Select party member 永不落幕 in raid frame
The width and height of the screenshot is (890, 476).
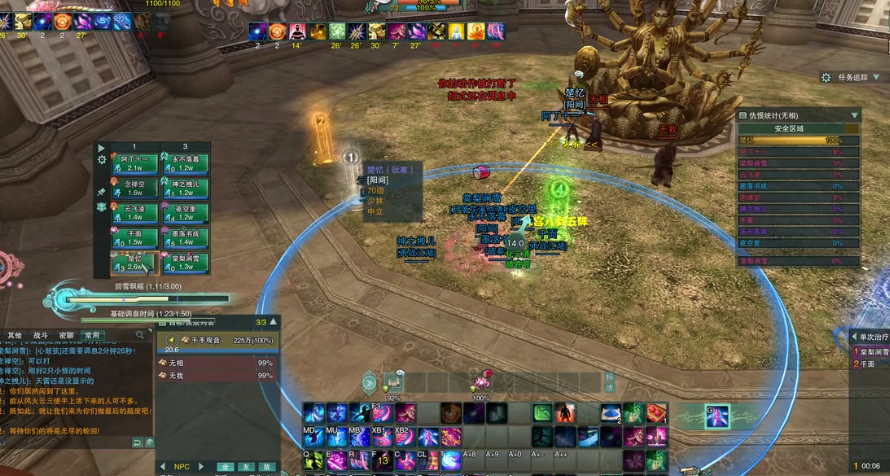tap(185, 165)
